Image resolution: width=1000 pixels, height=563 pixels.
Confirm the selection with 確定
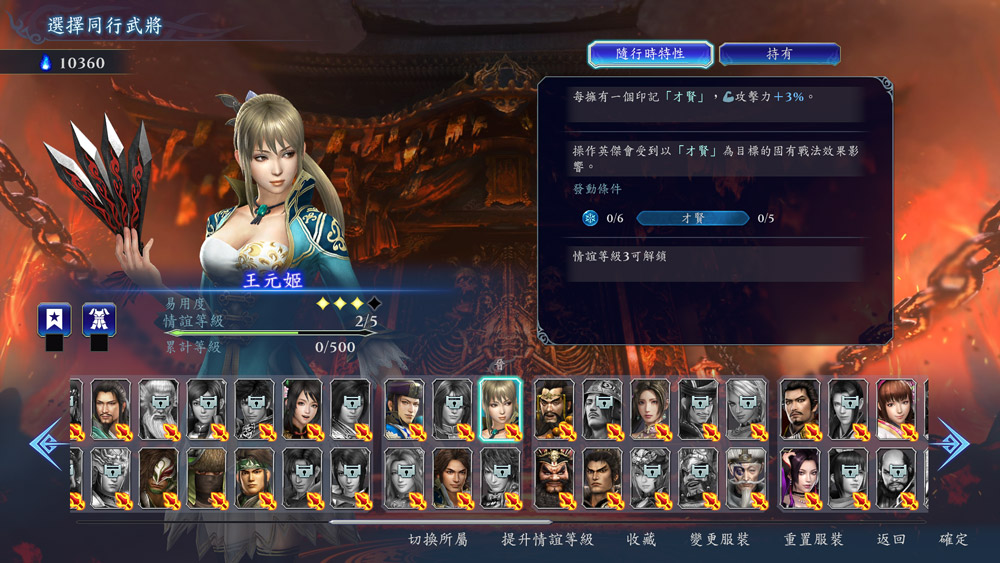(953, 540)
